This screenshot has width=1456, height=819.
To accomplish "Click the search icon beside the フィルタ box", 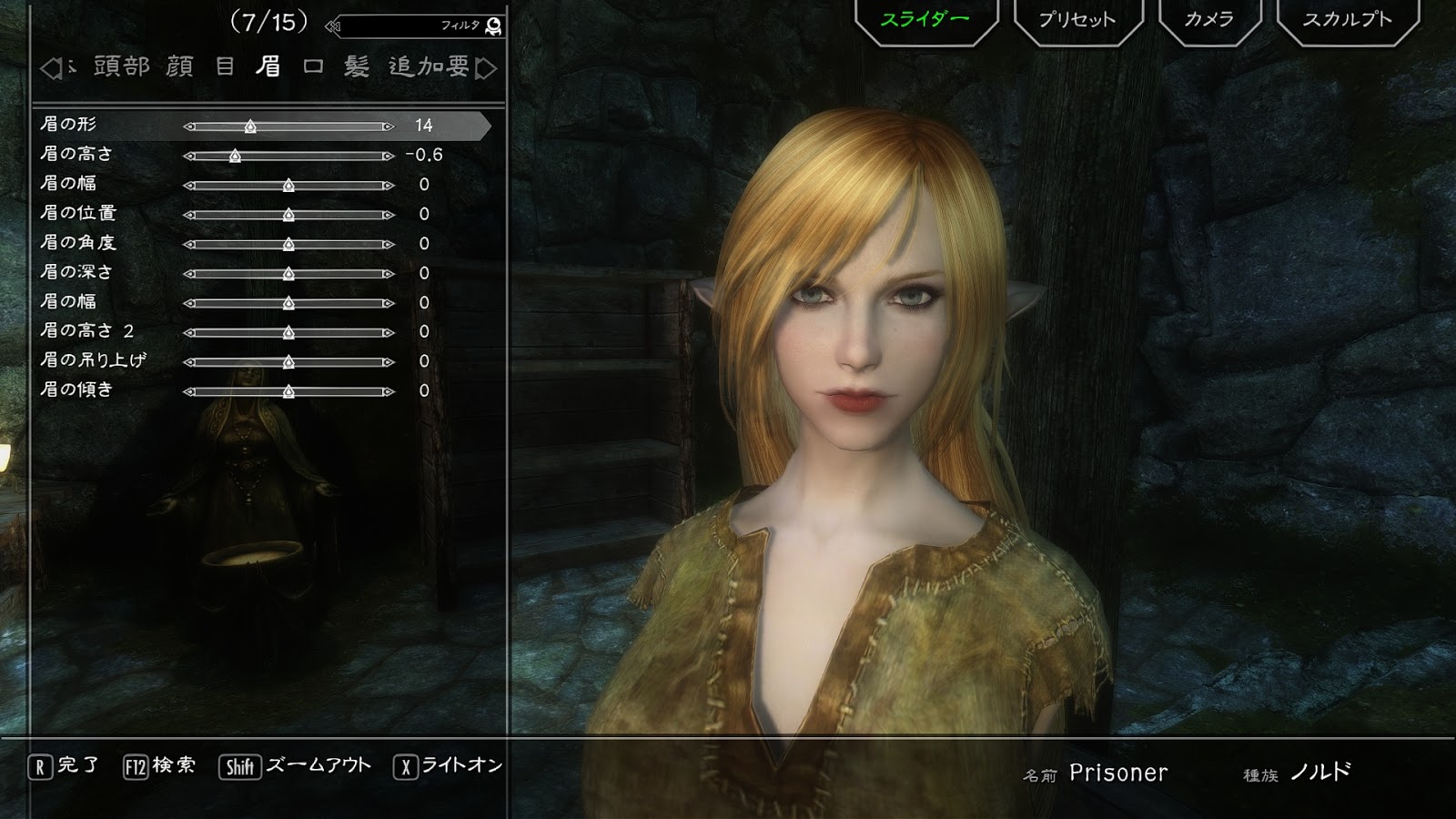I will pyautogui.click(x=492, y=28).
